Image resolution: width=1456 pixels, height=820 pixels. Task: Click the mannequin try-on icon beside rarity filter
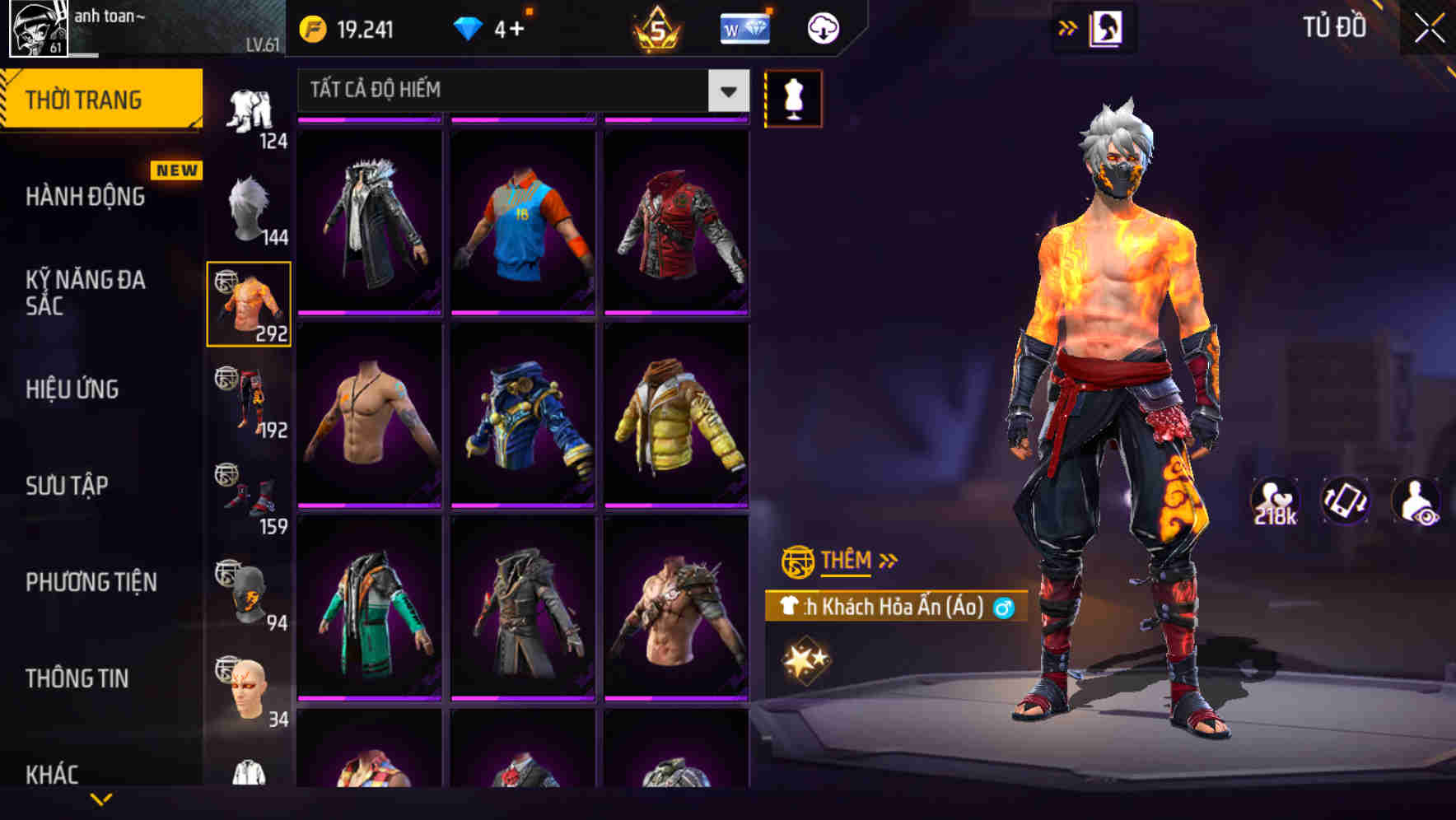(793, 98)
